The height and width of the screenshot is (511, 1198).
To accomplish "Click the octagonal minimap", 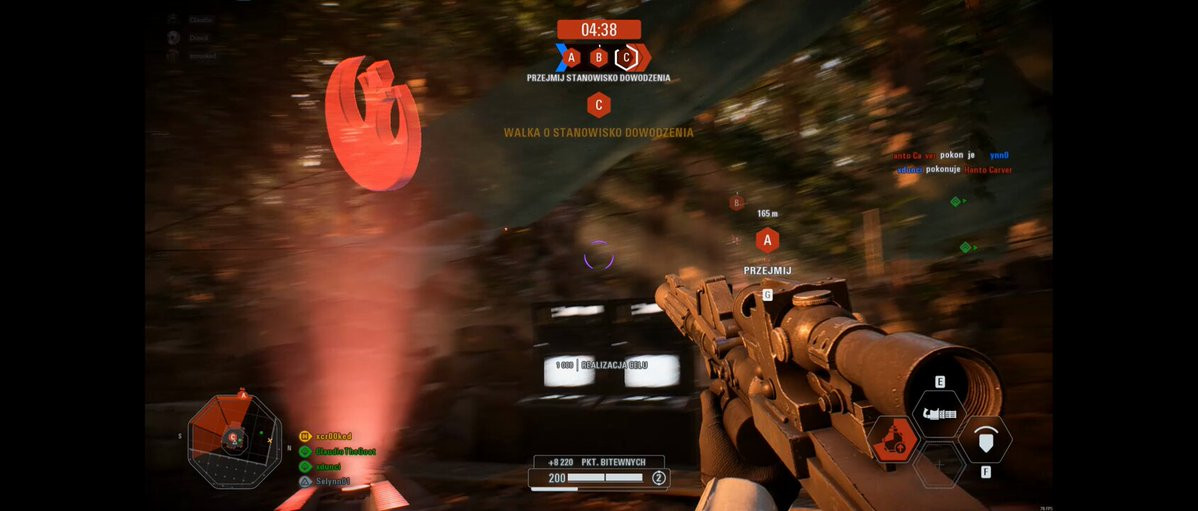I will (x=235, y=440).
